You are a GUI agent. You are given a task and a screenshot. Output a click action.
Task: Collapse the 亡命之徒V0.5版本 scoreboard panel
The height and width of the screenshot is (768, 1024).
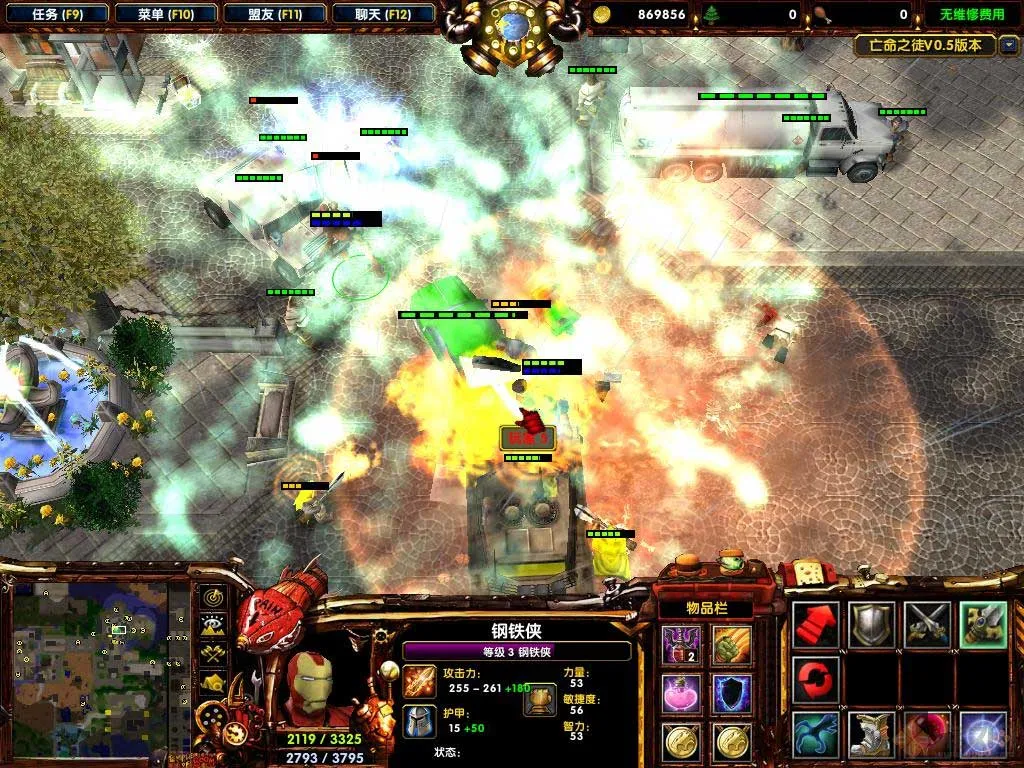pos(1009,45)
